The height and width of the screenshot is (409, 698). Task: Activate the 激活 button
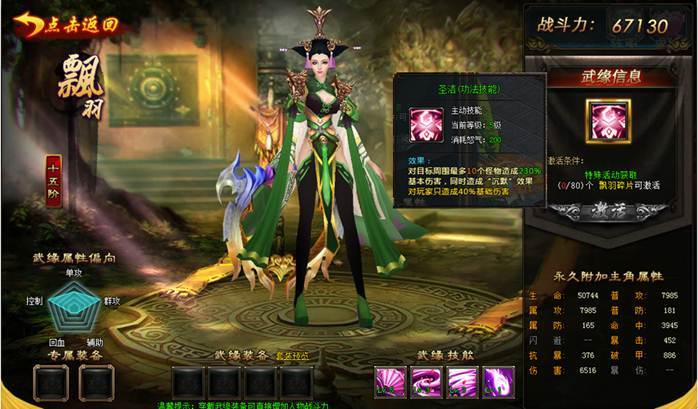point(610,211)
